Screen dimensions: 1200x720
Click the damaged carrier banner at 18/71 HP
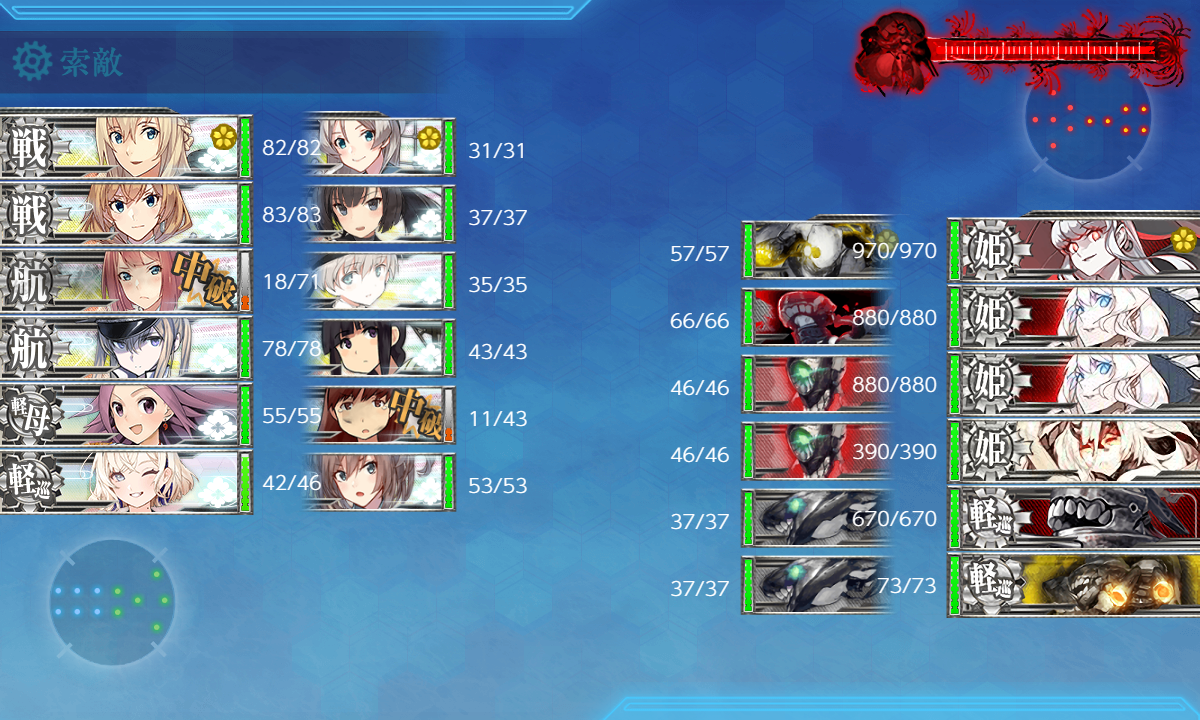coord(125,281)
